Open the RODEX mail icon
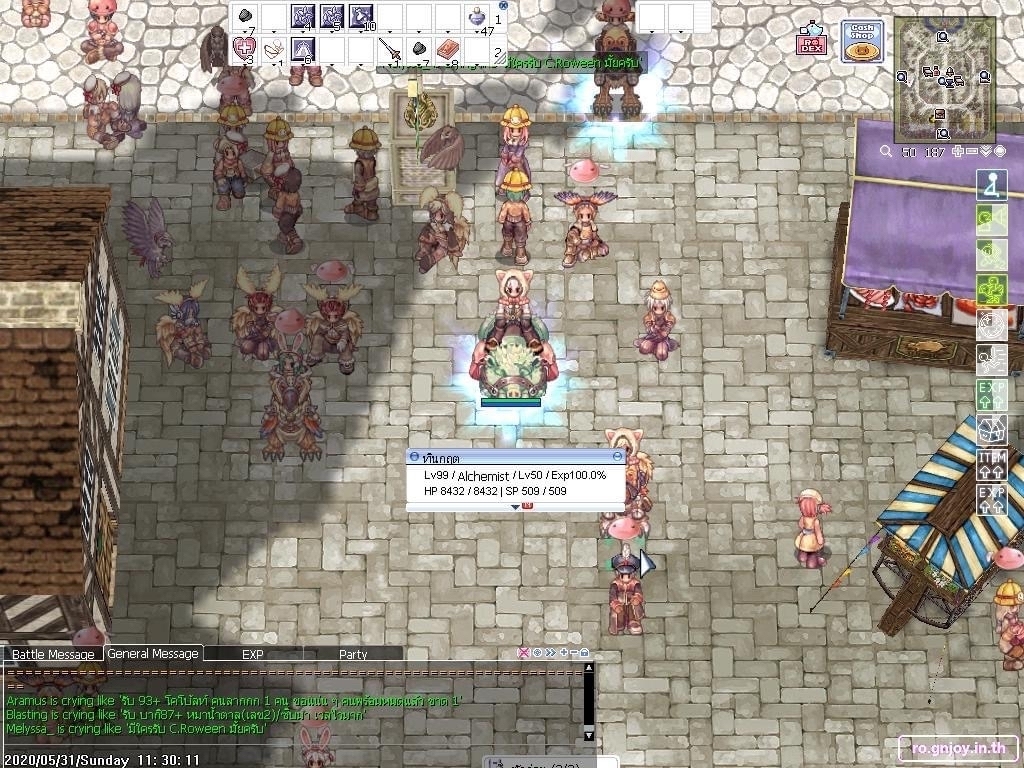Screen dimensions: 1024x768 point(810,42)
